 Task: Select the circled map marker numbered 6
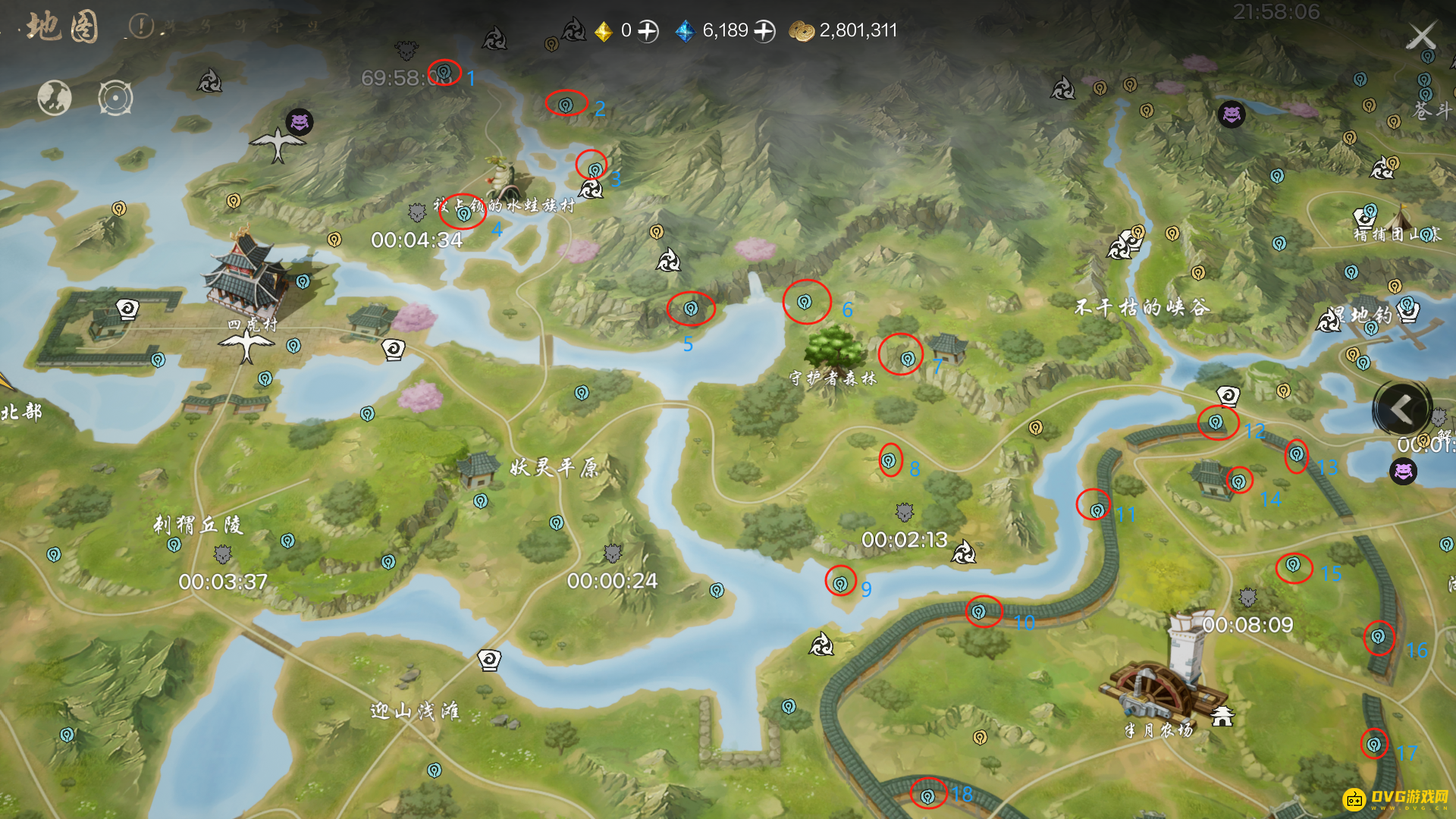[805, 303]
